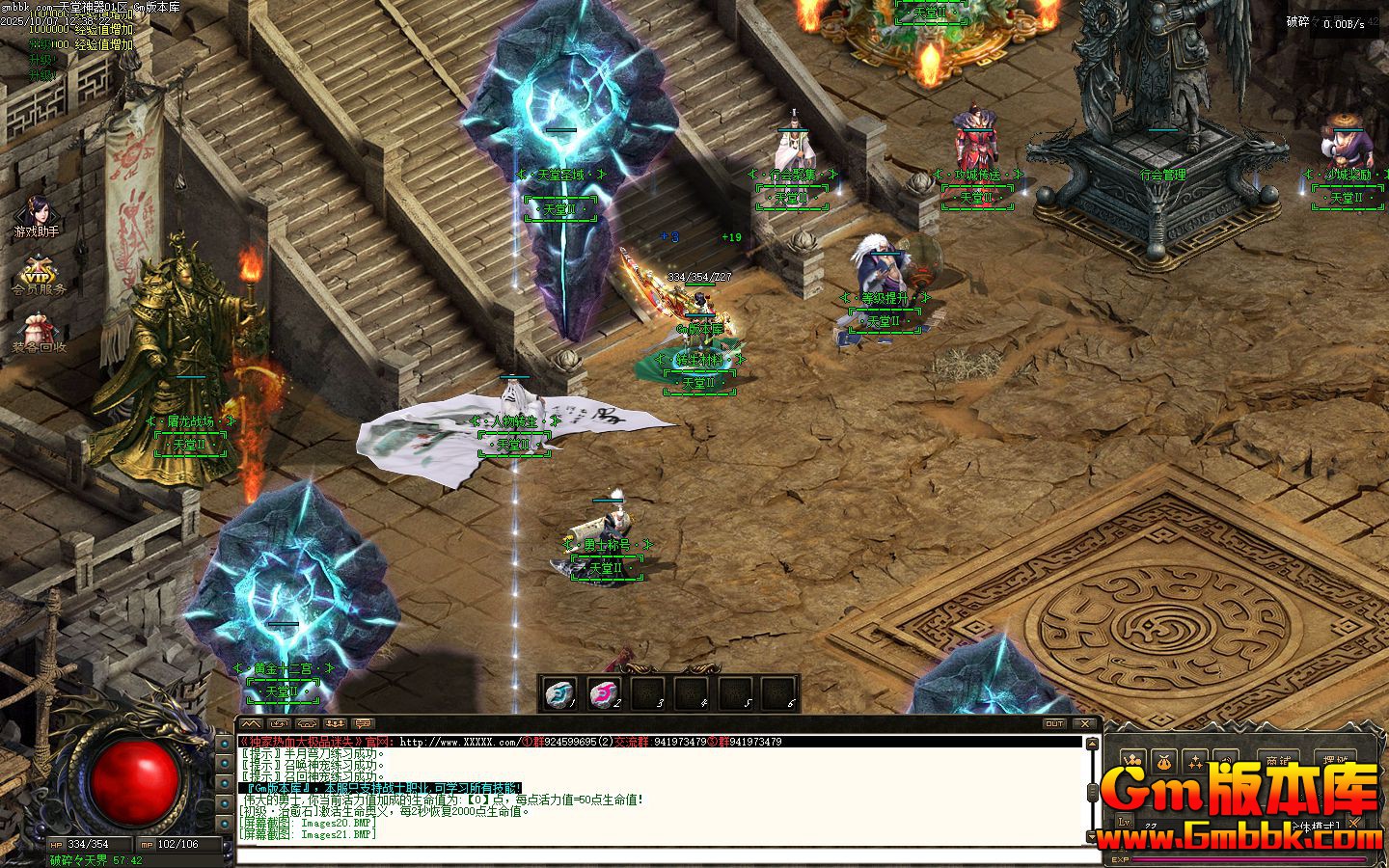
Task: Select the pink potion in hotbar slot 2
Action: click(603, 692)
